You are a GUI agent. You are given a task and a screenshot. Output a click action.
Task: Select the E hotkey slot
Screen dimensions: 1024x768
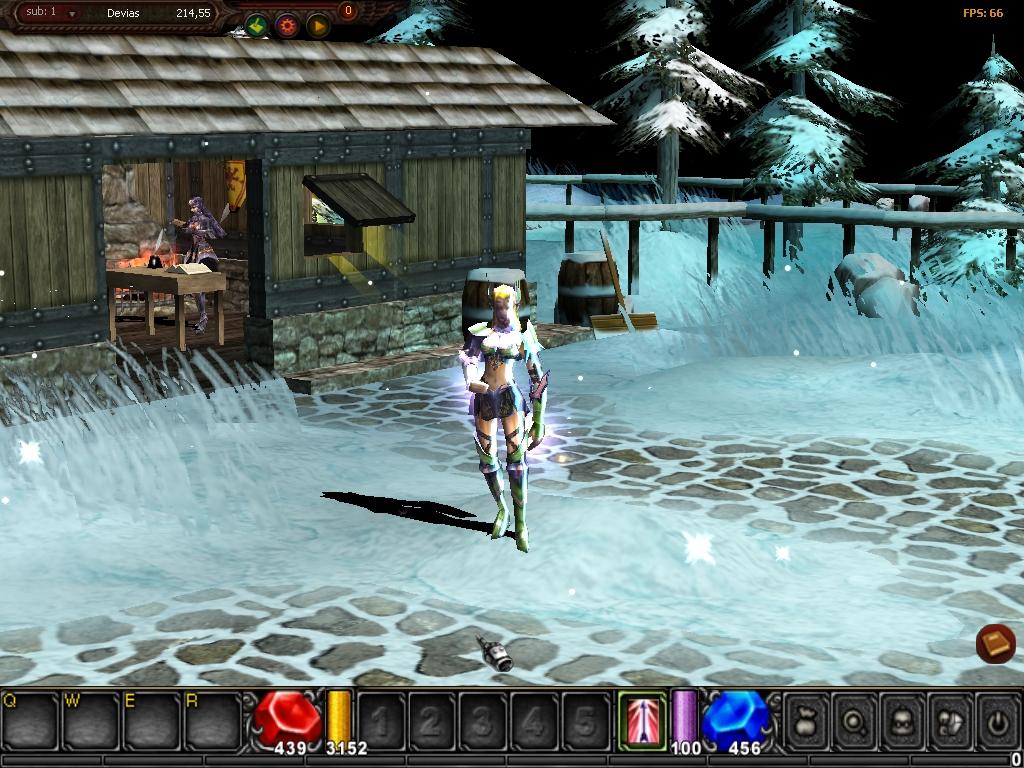(150, 720)
